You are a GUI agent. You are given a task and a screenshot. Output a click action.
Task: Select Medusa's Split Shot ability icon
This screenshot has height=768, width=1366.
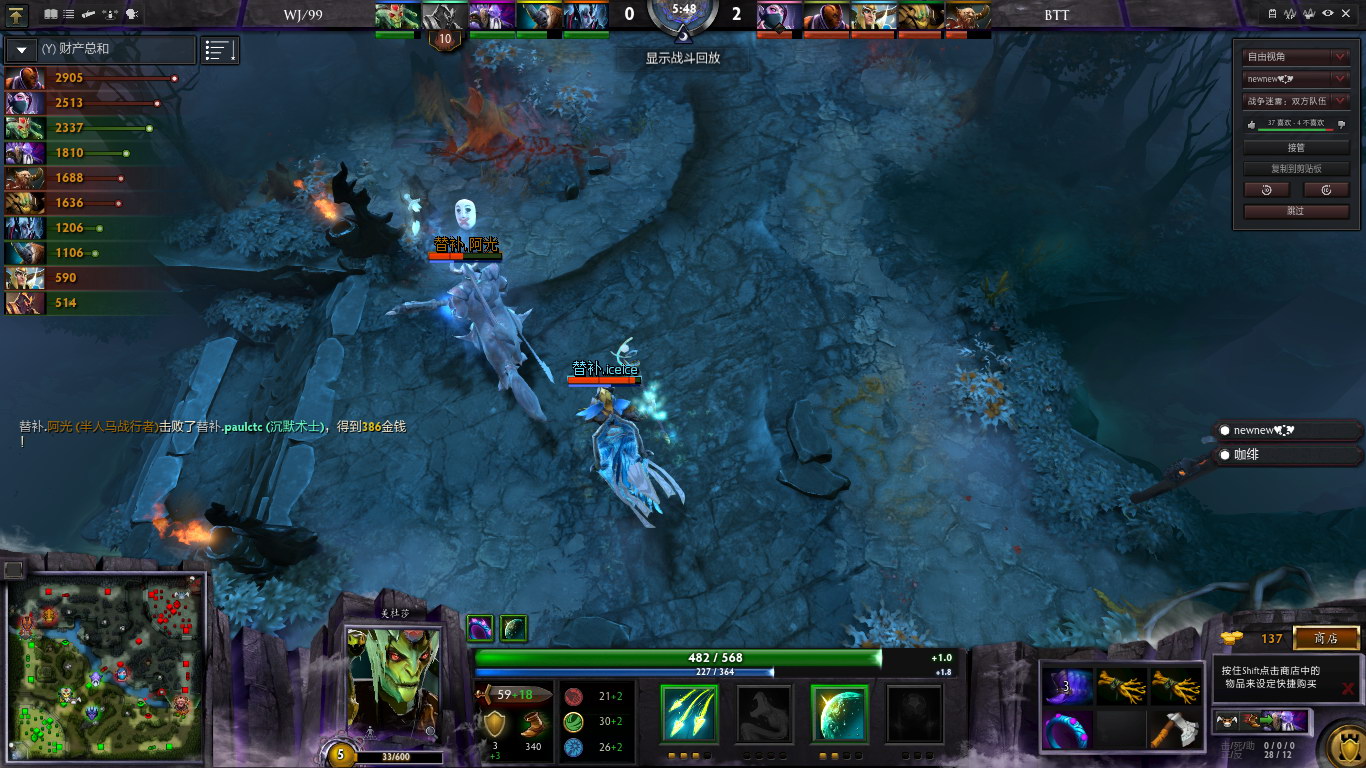pyautogui.click(x=689, y=714)
